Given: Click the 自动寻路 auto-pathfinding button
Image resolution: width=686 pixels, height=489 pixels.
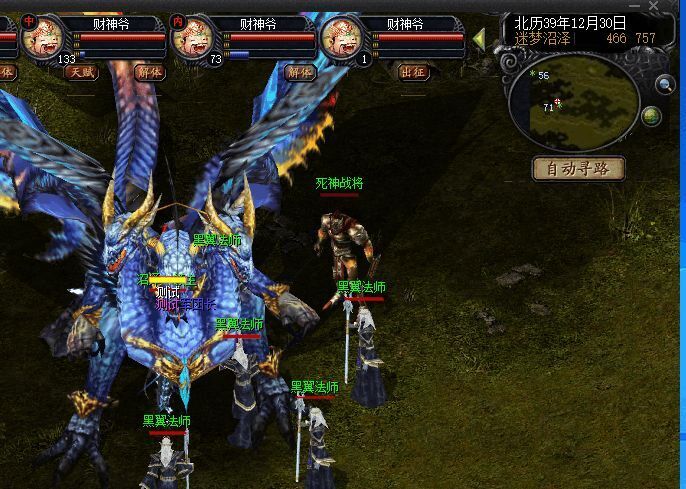Looking at the screenshot, I should point(579,168).
